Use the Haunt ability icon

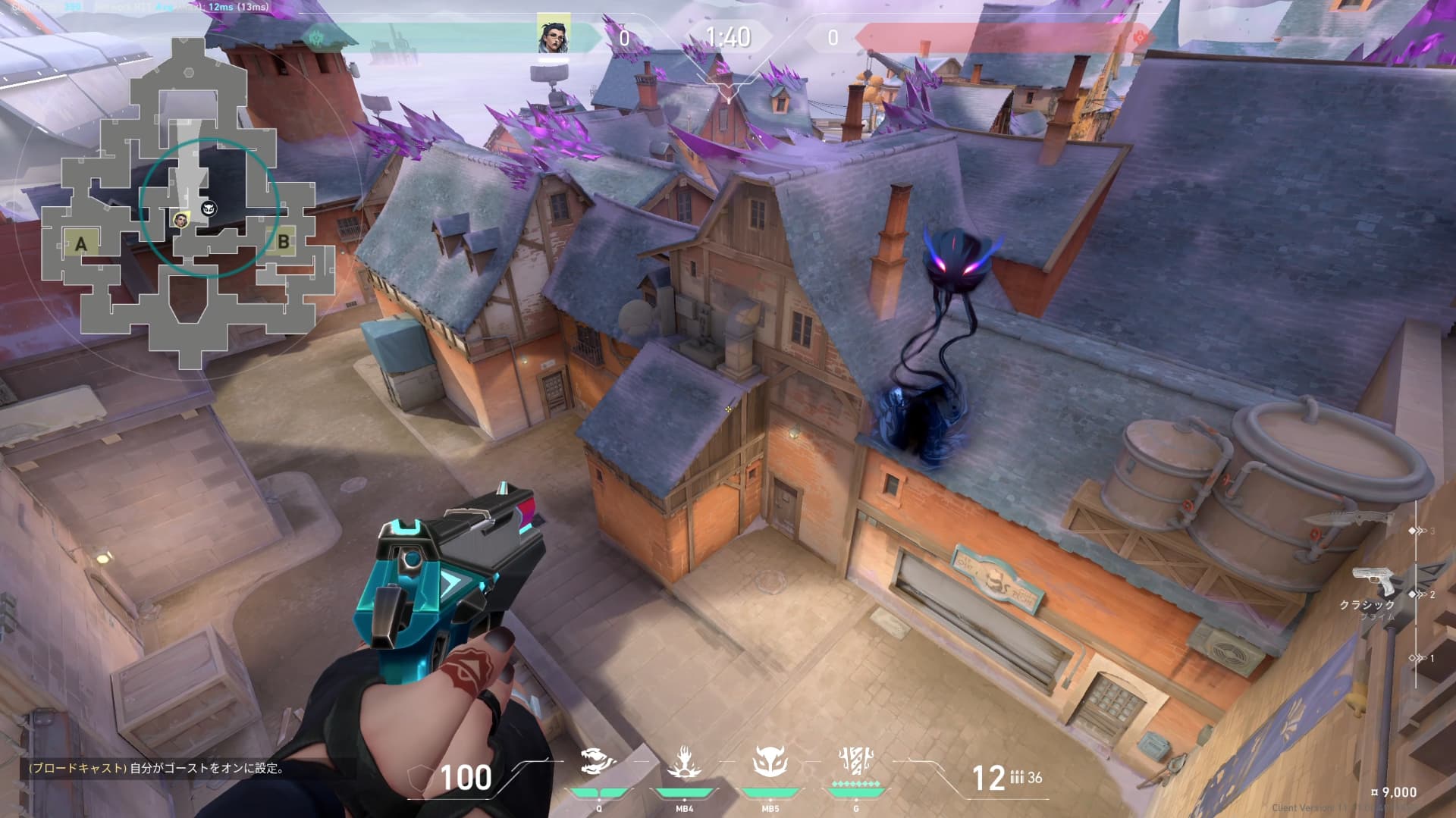[770, 761]
